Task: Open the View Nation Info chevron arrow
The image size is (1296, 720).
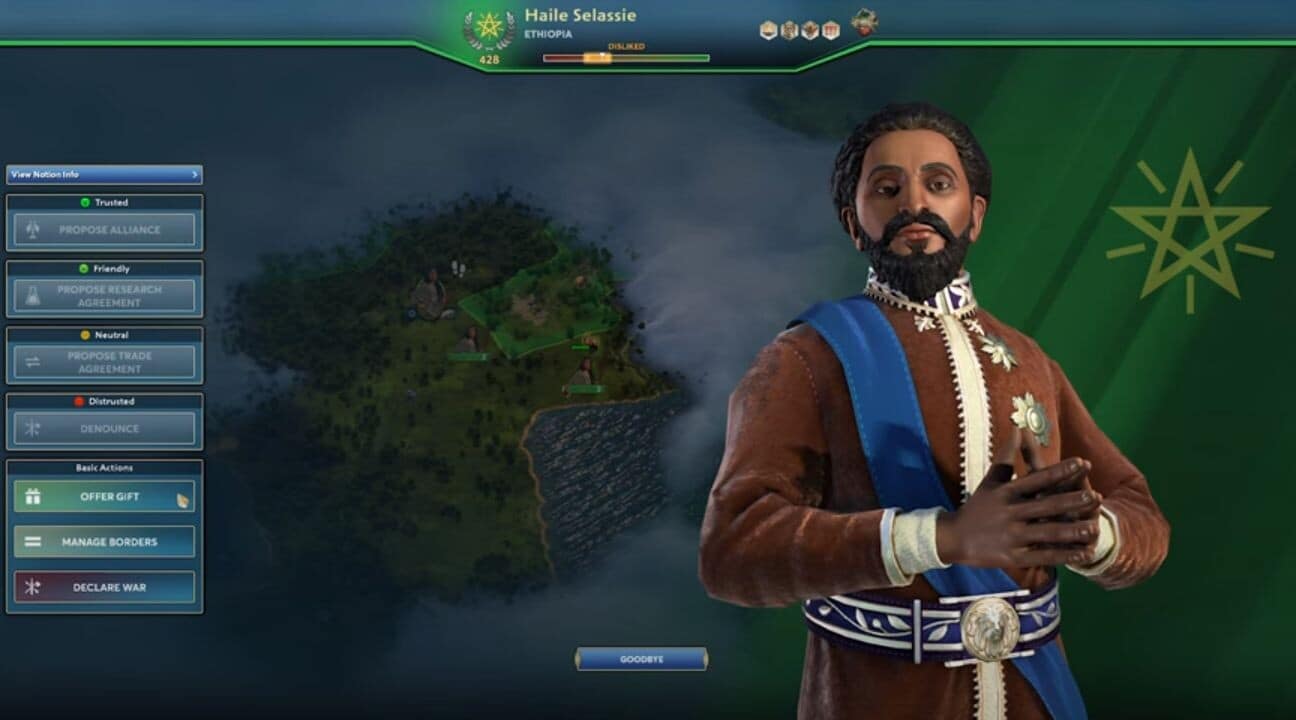Action: click(x=196, y=173)
